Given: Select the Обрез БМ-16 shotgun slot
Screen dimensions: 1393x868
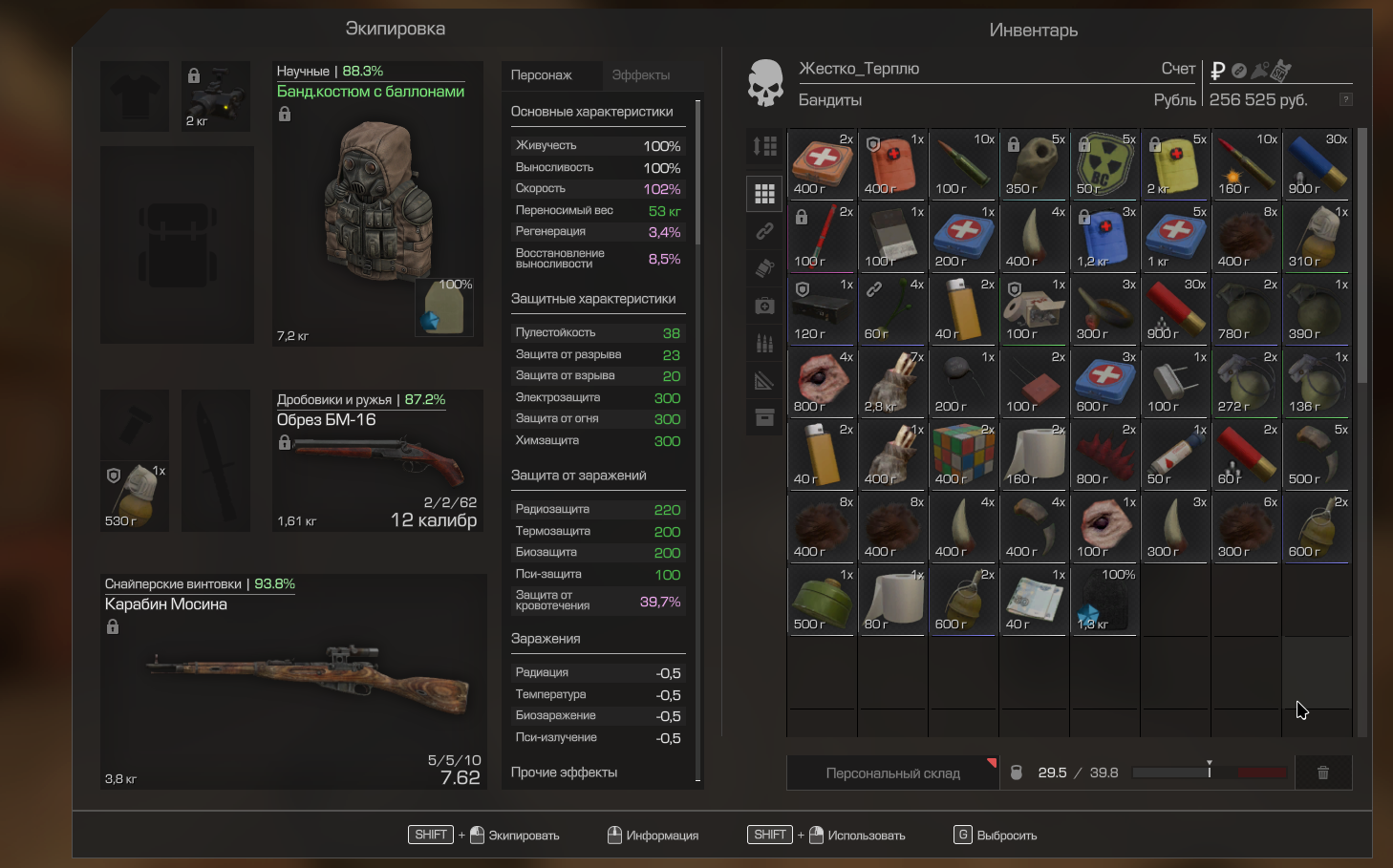Looking at the screenshot, I should click(377, 460).
